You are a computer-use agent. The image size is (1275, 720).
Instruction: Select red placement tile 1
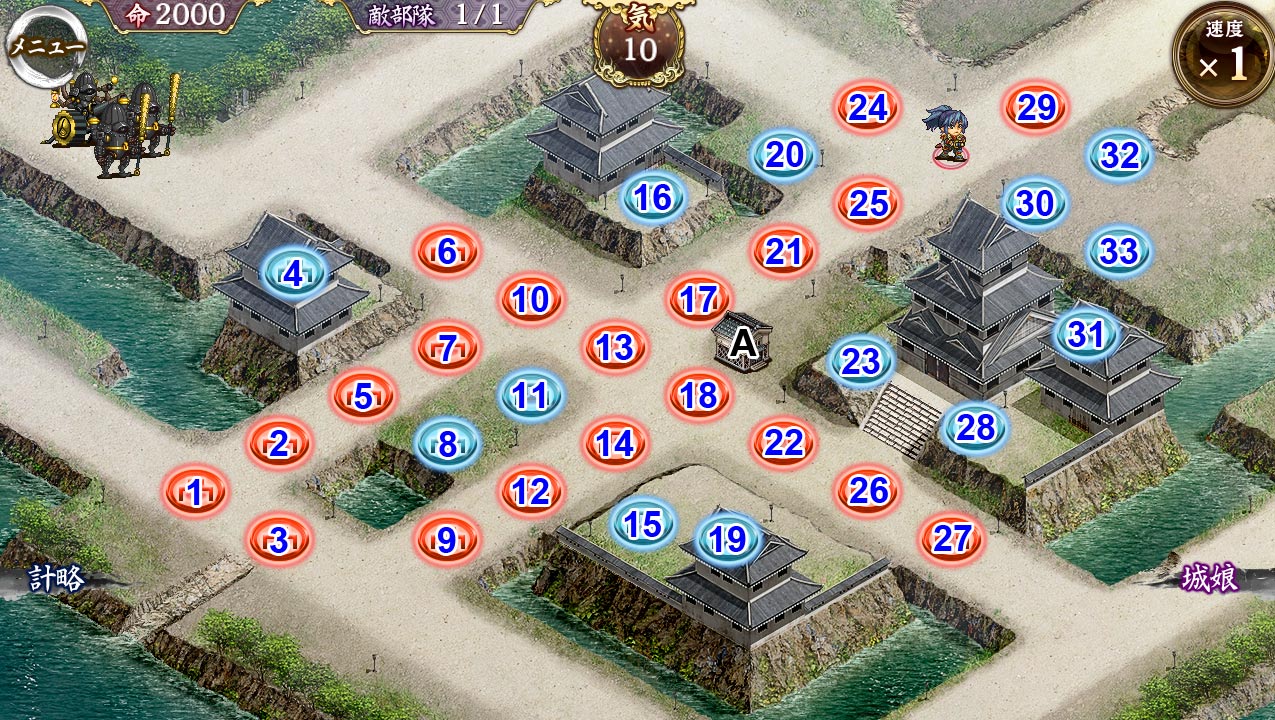coord(196,492)
